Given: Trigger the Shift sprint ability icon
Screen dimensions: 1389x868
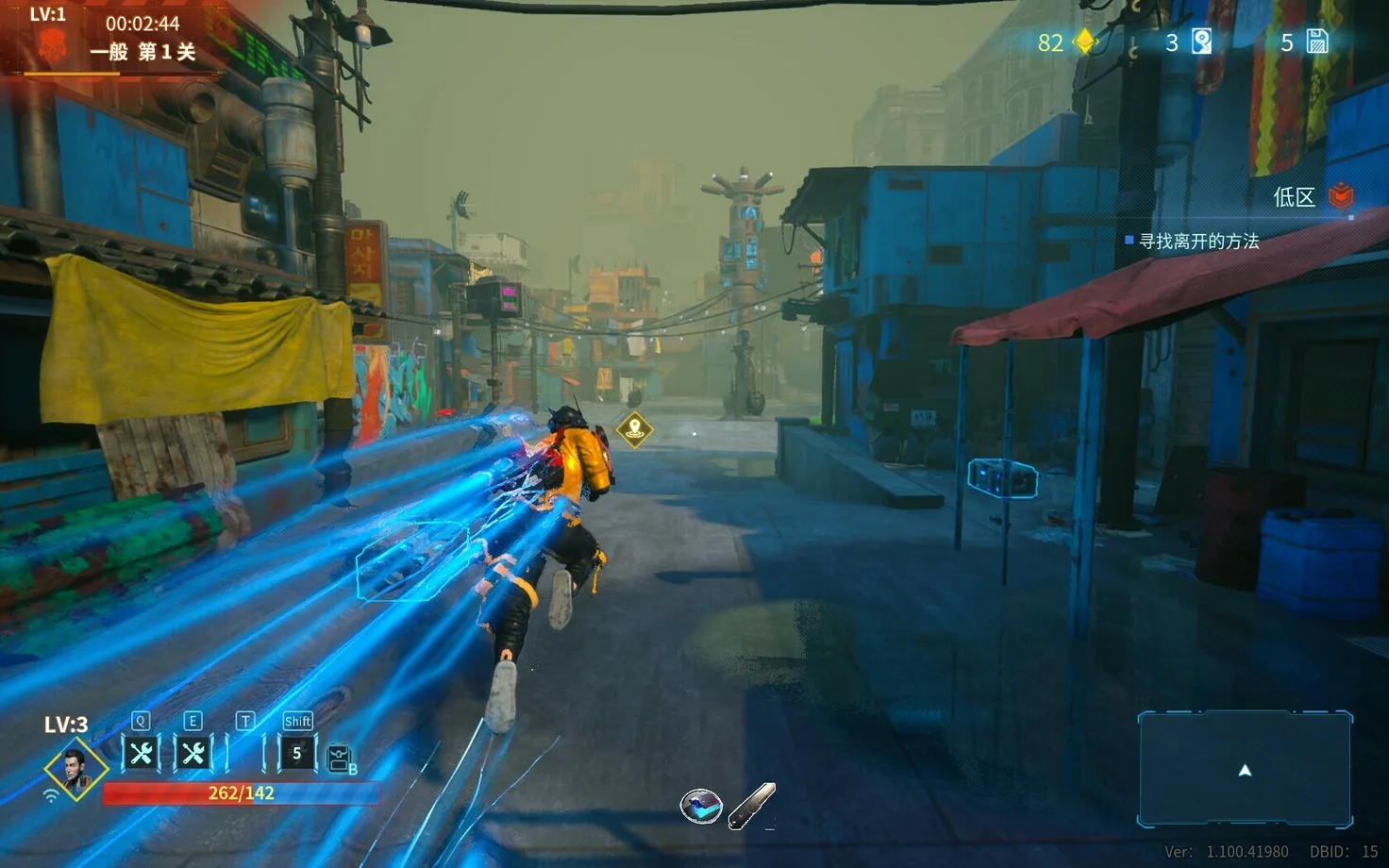Looking at the screenshot, I should 296,753.
